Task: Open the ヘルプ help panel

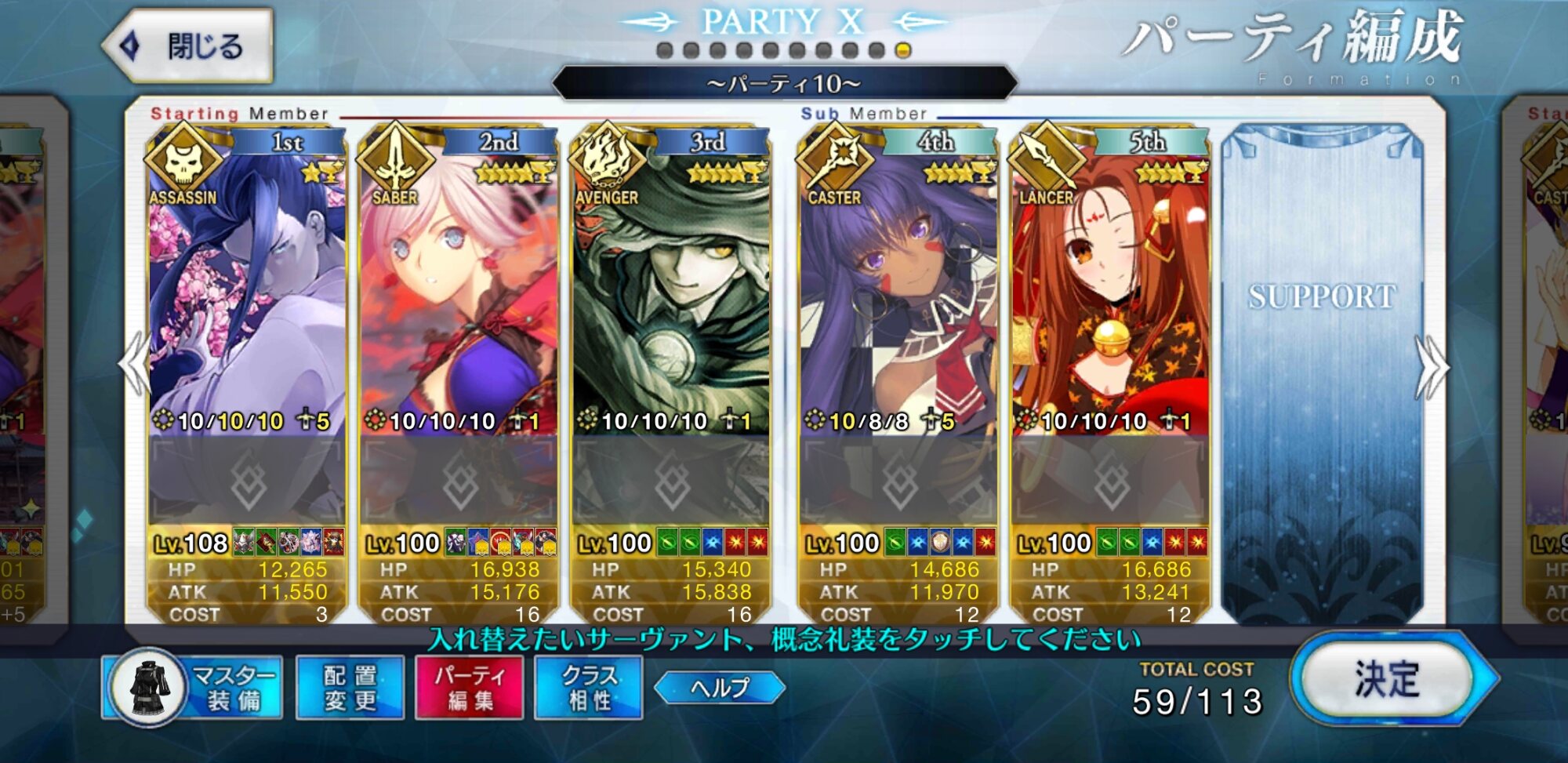Action: click(x=720, y=688)
